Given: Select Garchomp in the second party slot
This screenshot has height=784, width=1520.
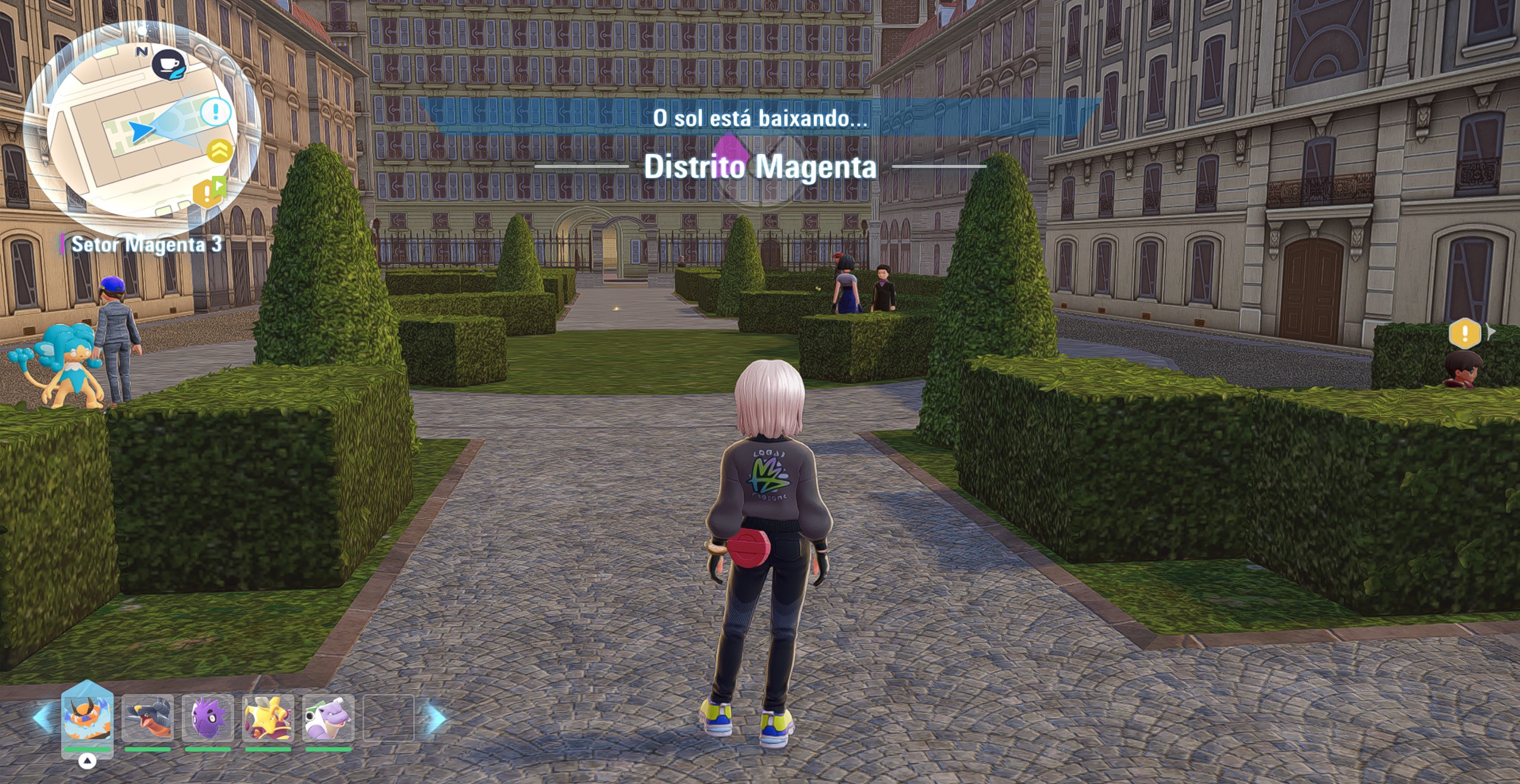Looking at the screenshot, I should click(149, 721).
